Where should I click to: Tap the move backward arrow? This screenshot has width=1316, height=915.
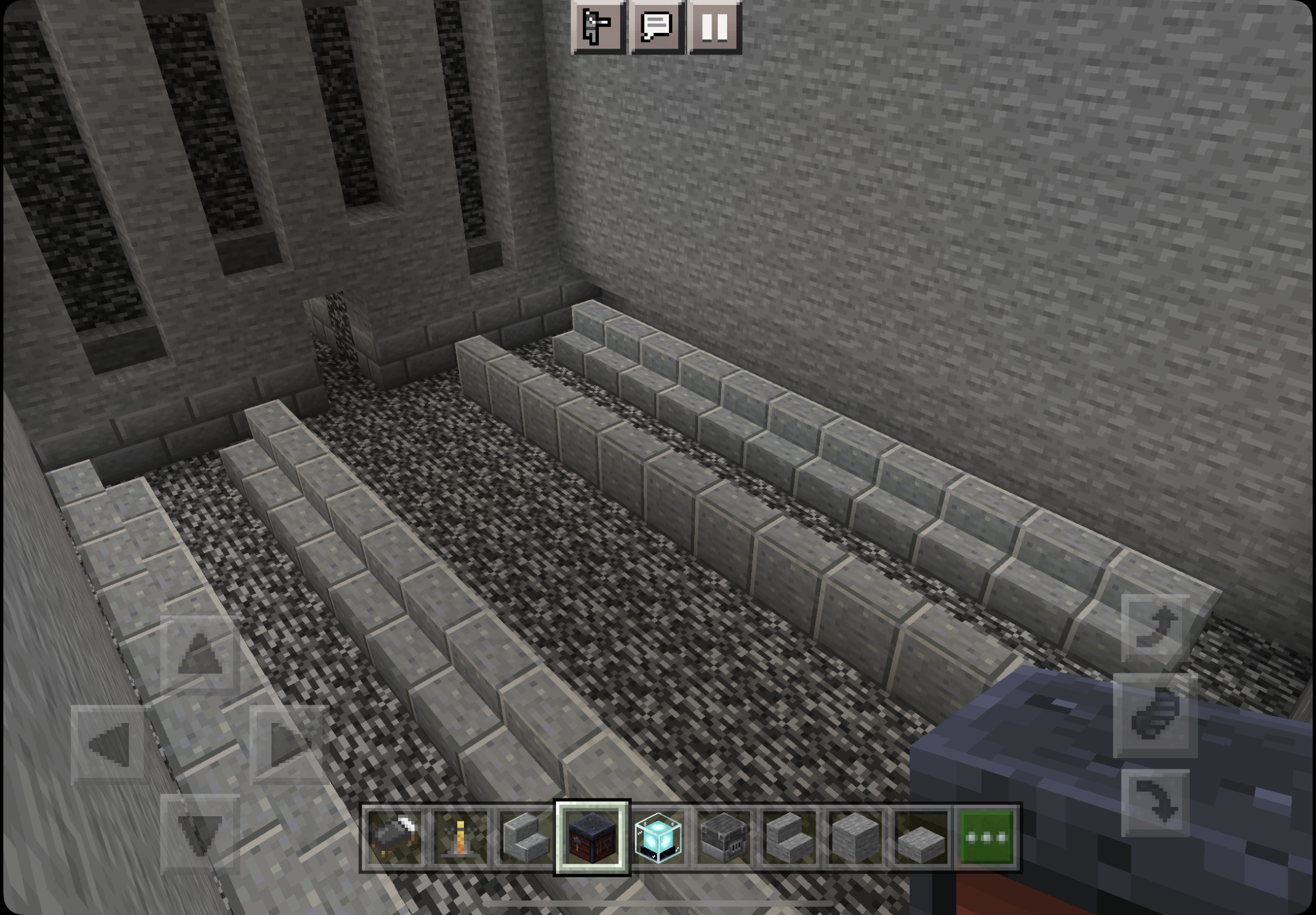pyautogui.click(x=200, y=833)
